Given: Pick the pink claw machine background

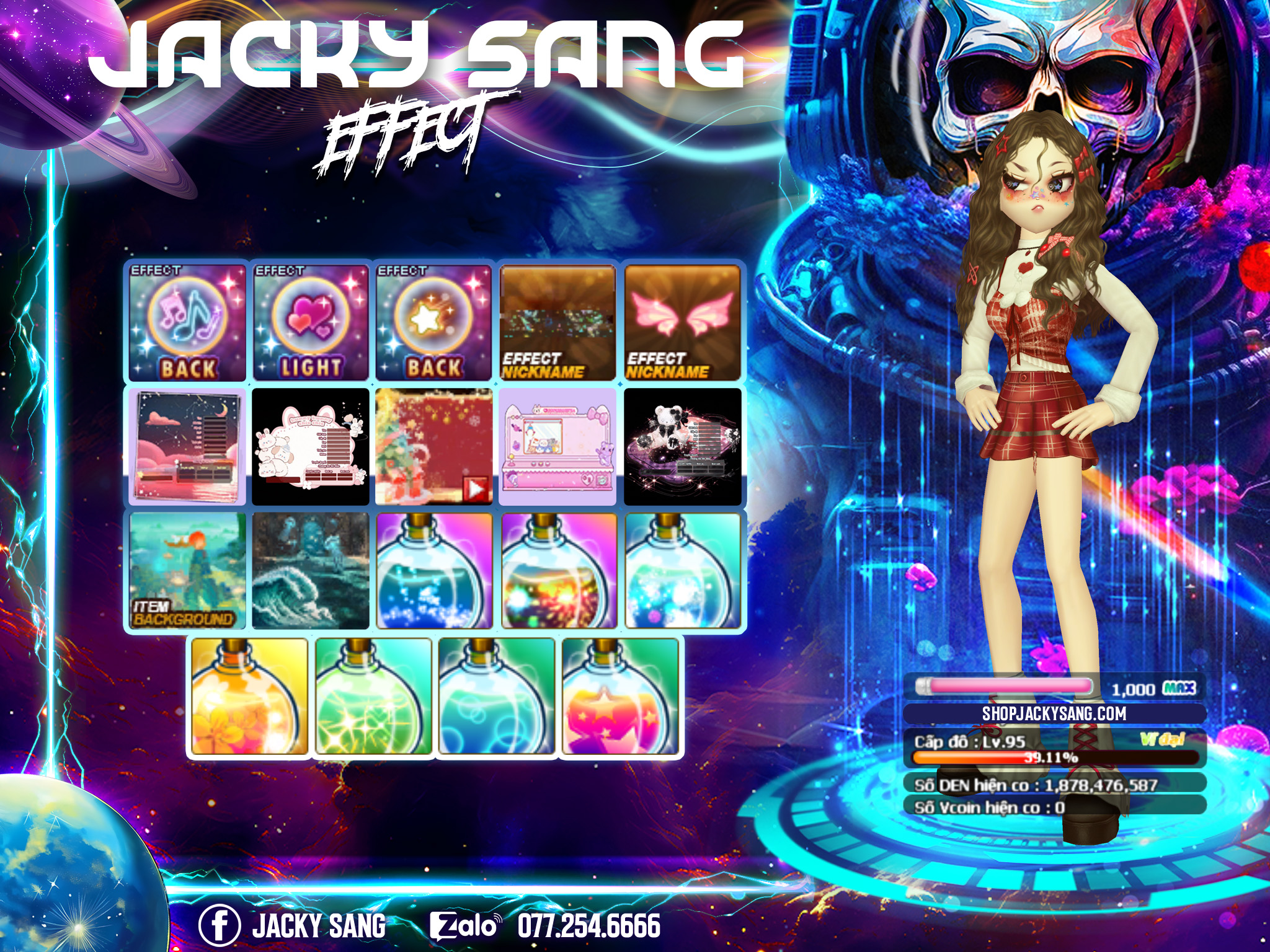Looking at the screenshot, I should [557, 446].
